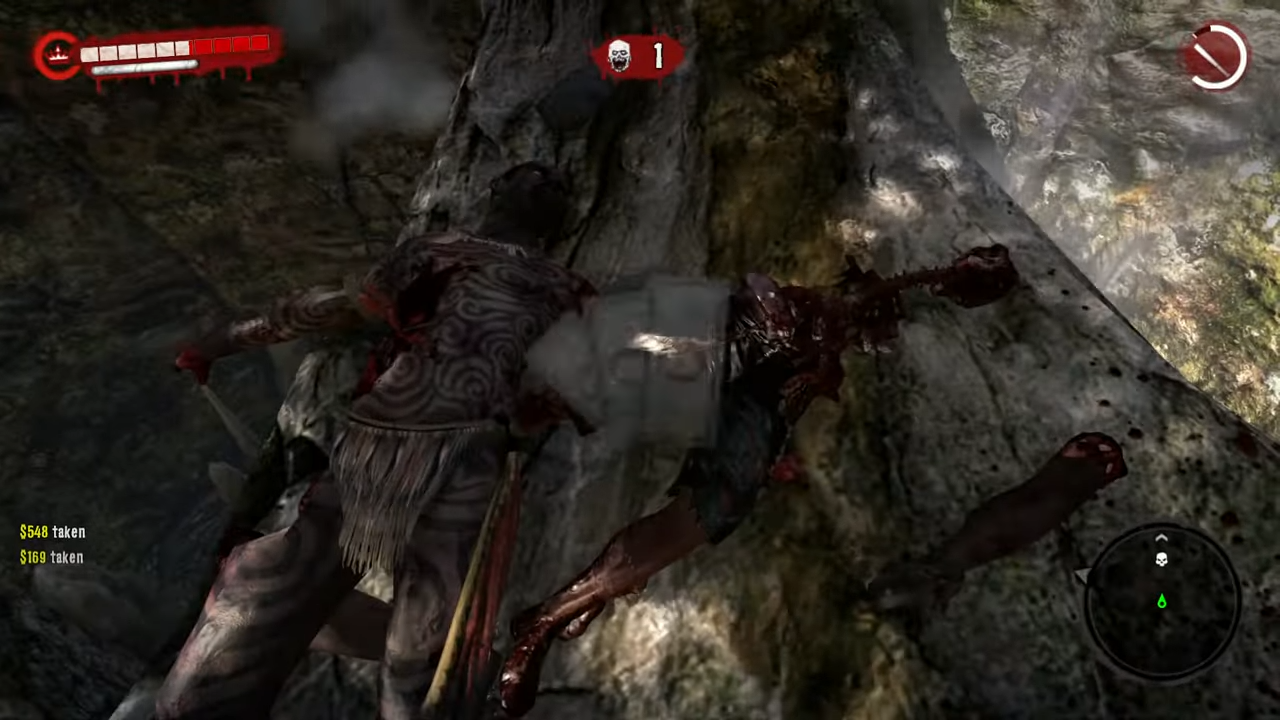1280x720 pixels.
Task: Click the skull enemy marker on minimap
Action: pyautogui.click(x=1161, y=558)
